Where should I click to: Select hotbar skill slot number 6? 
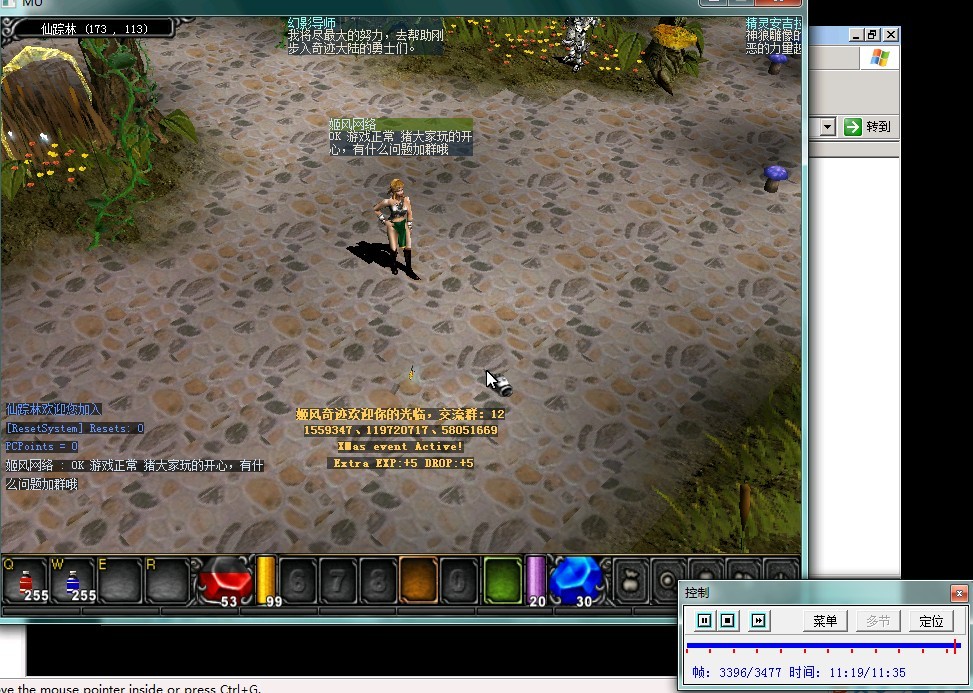296,580
